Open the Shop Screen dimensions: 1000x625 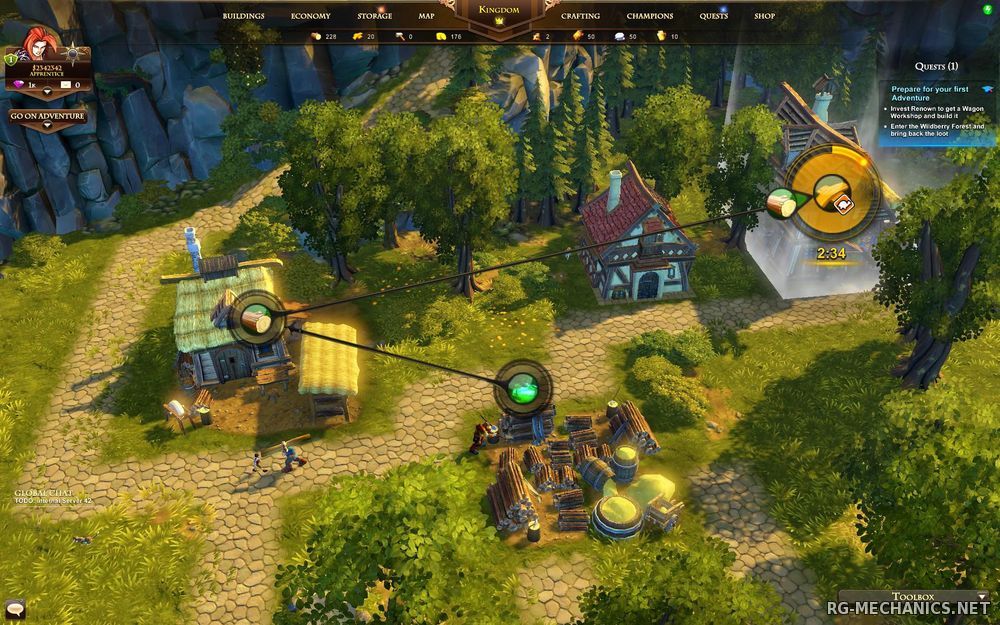(765, 16)
